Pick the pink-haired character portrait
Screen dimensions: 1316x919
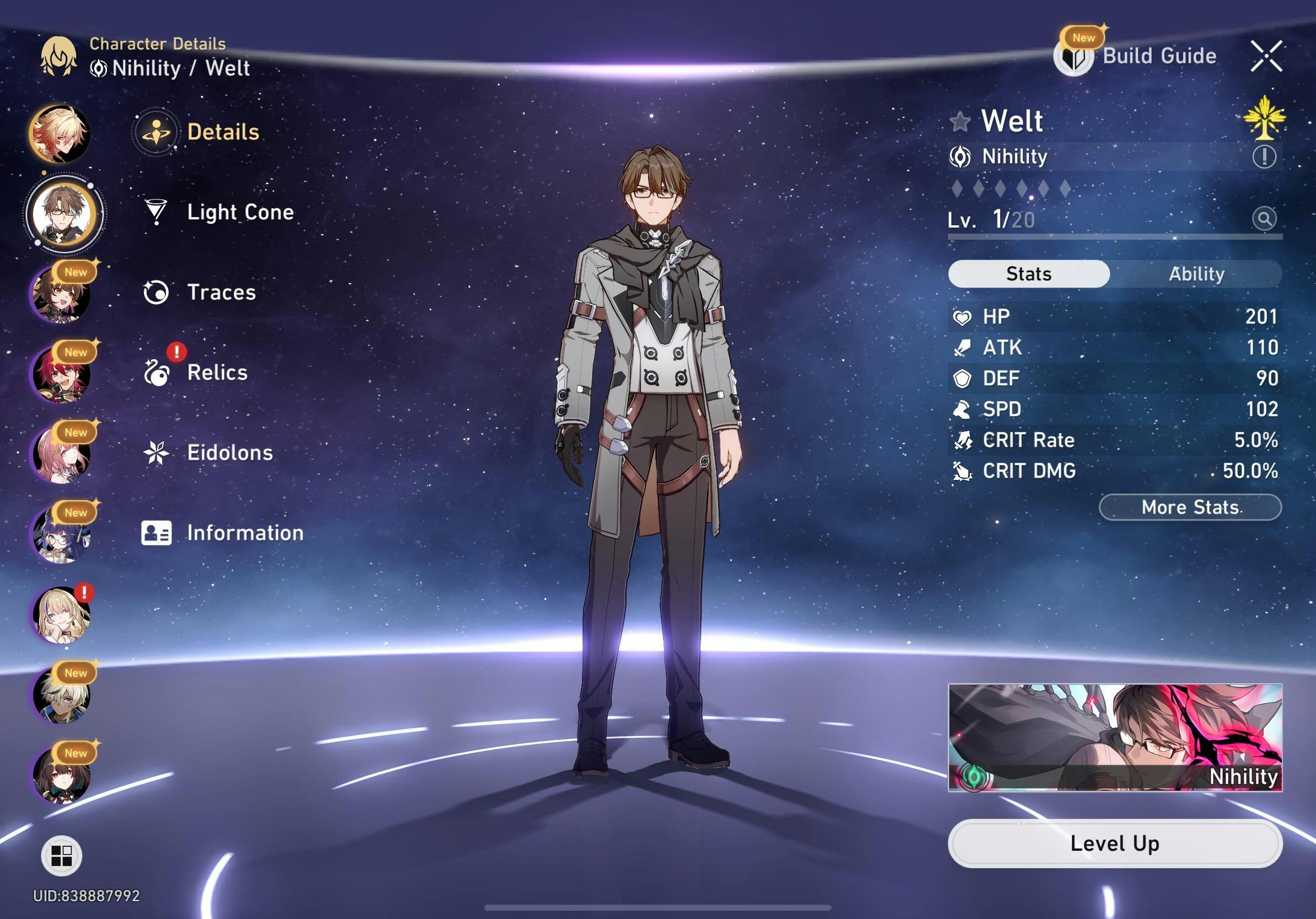click(x=61, y=455)
